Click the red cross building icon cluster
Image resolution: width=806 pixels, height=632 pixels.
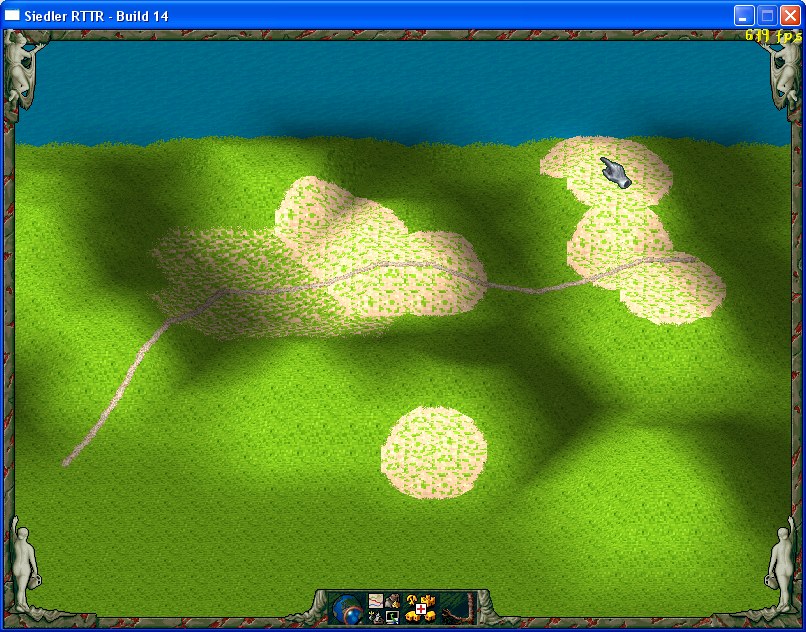[x=421, y=607]
